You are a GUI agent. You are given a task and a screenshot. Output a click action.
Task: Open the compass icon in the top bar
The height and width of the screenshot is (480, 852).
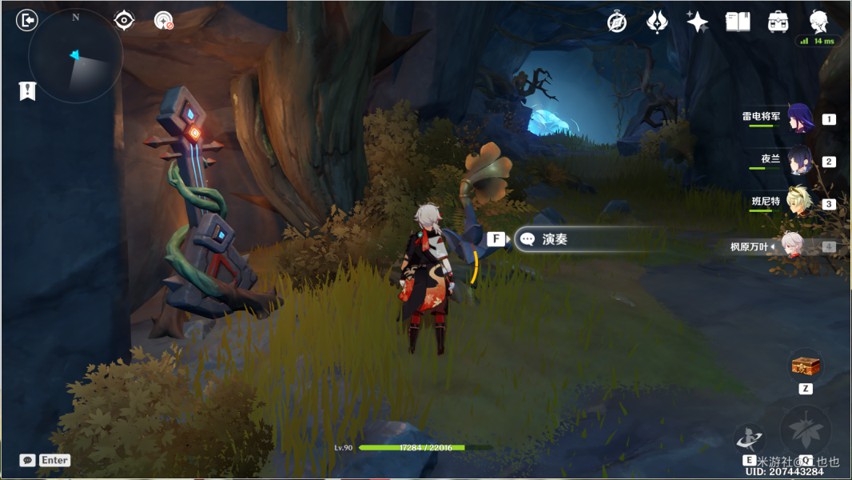pyautogui.click(x=617, y=22)
